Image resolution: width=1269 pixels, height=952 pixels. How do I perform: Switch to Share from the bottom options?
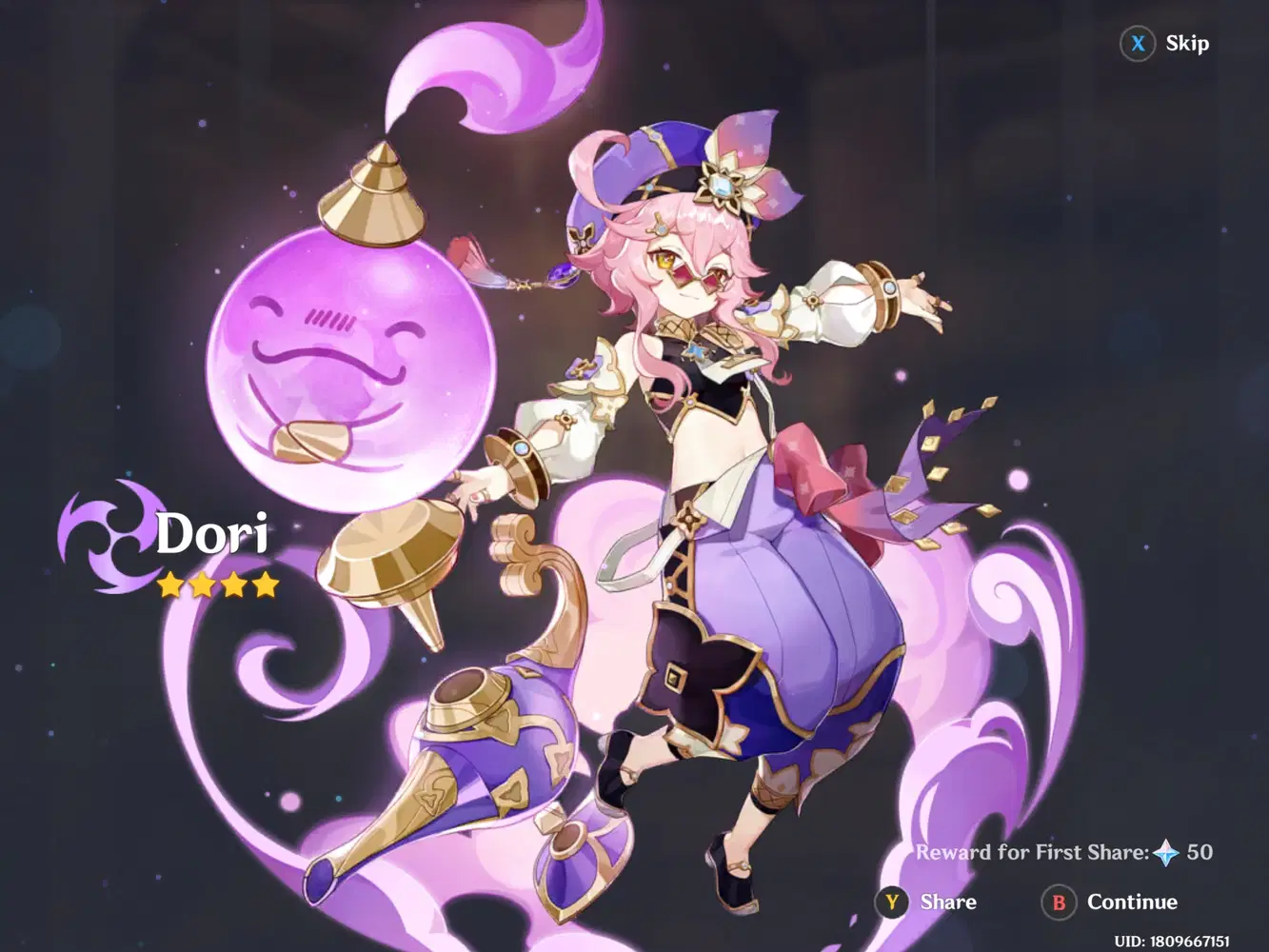(x=947, y=902)
